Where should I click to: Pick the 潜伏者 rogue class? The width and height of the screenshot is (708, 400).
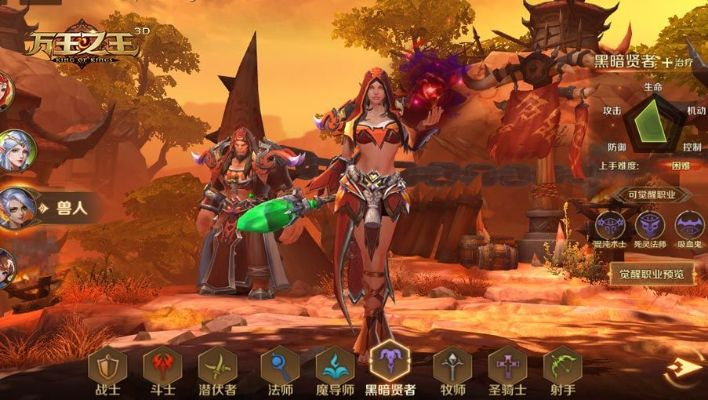(217, 368)
